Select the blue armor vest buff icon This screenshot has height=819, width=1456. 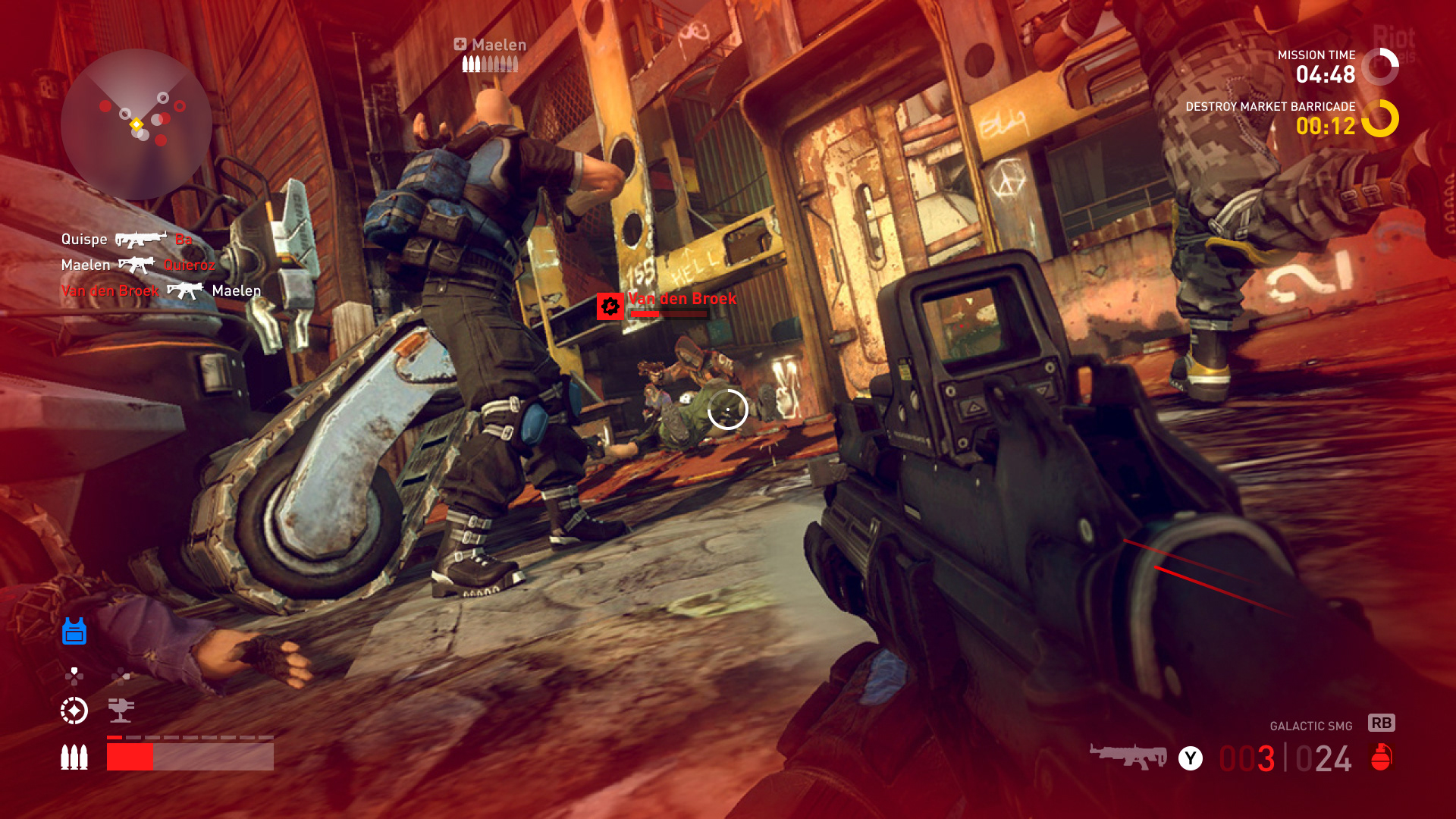(x=74, y=631)
